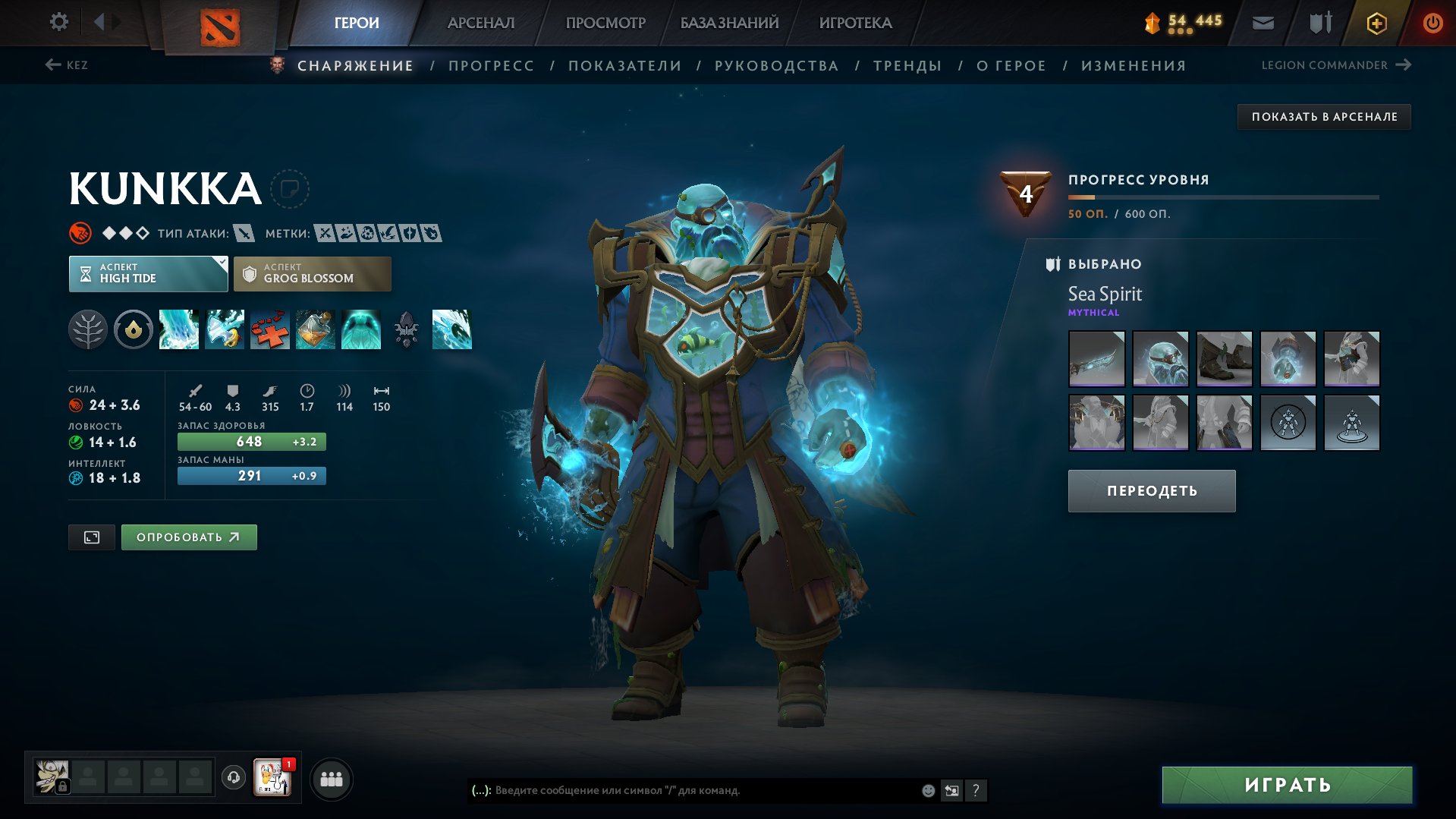This screenshot has width=1456, height=819.
Task: Open the Dota Plus hexagon icon
Action: point(1376,22)
